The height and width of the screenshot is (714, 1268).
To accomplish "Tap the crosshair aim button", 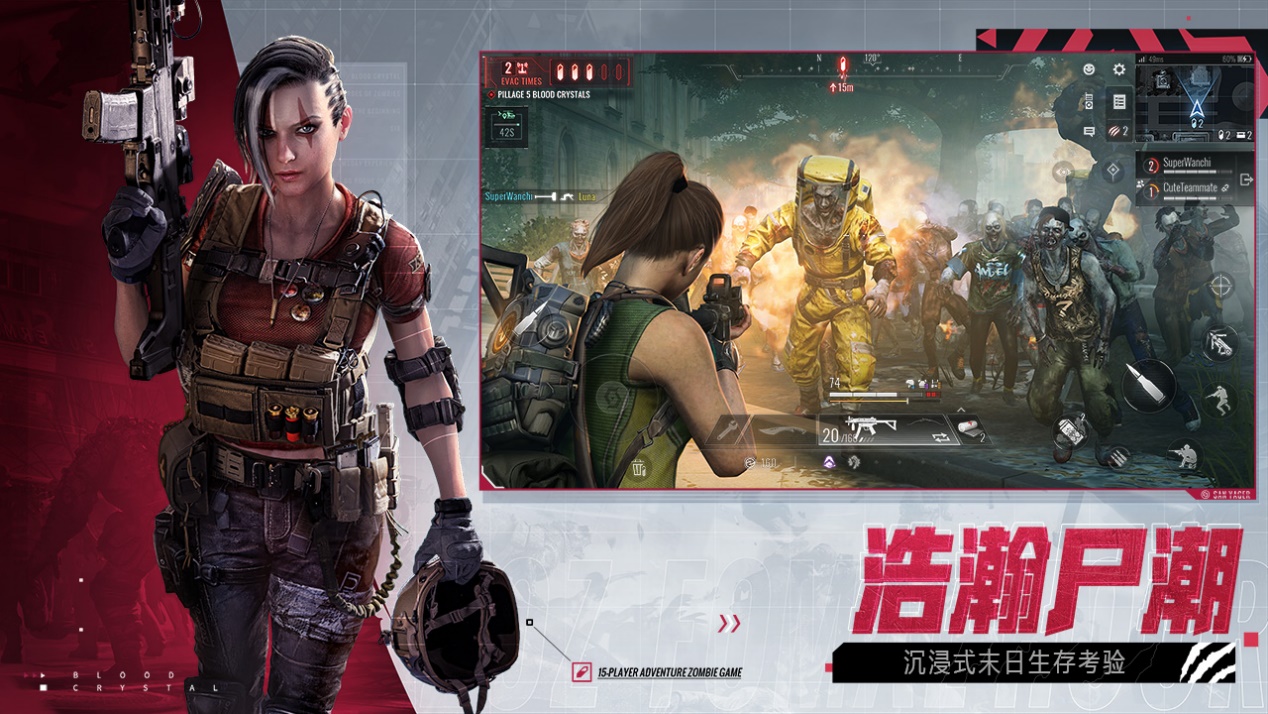I will [x=1221, y=287].
